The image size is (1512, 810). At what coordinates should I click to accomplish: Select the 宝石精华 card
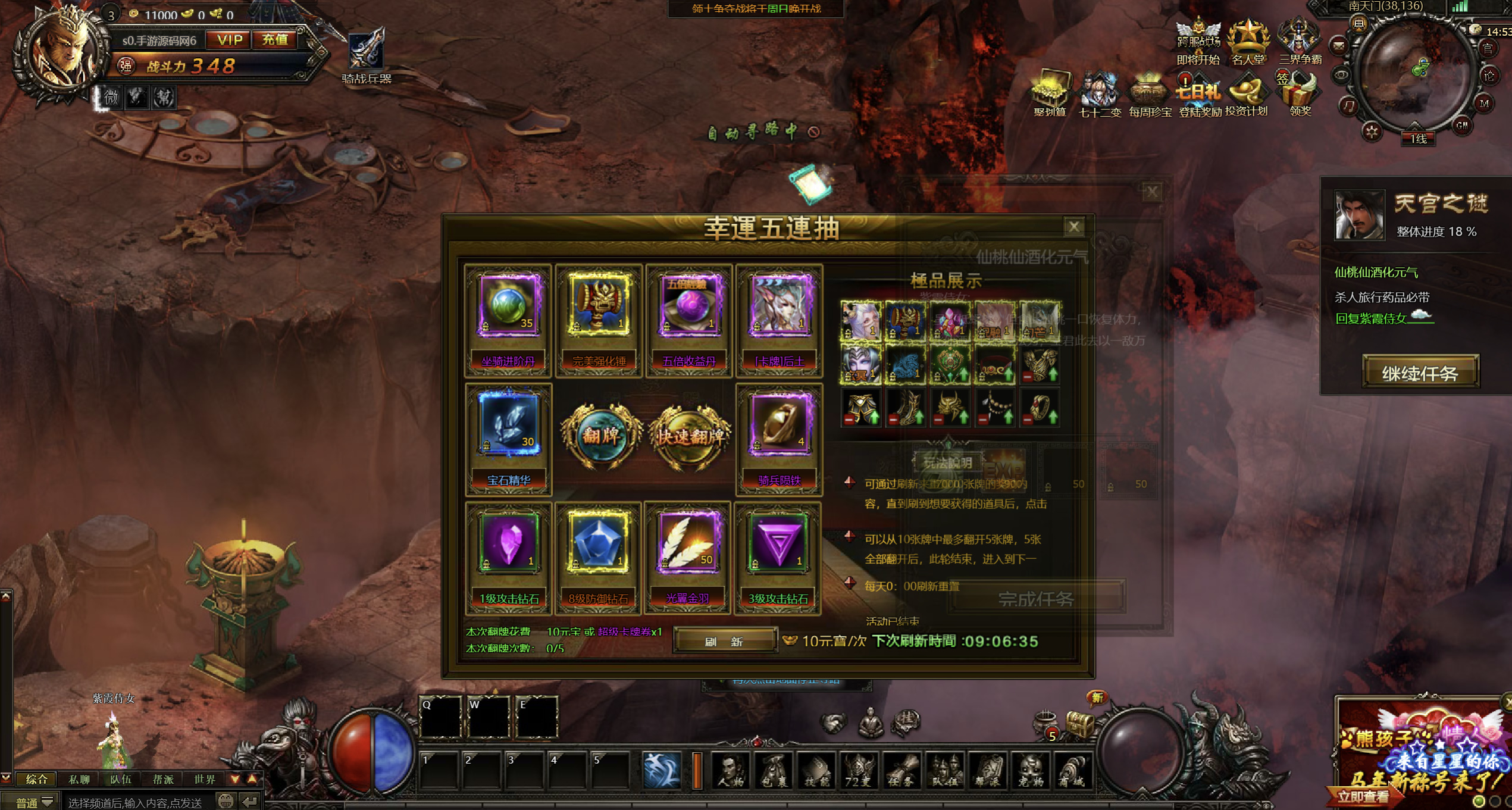508,439
